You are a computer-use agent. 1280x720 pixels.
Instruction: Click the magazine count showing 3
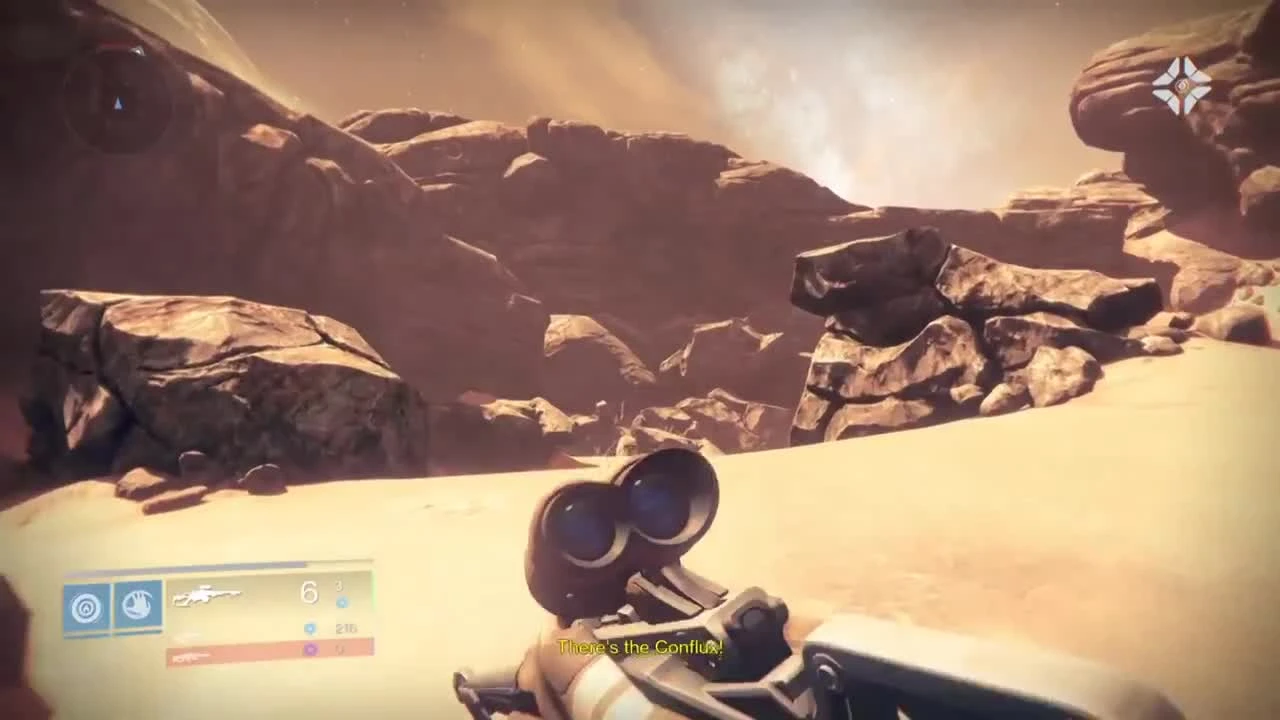(x=338, y=585)
